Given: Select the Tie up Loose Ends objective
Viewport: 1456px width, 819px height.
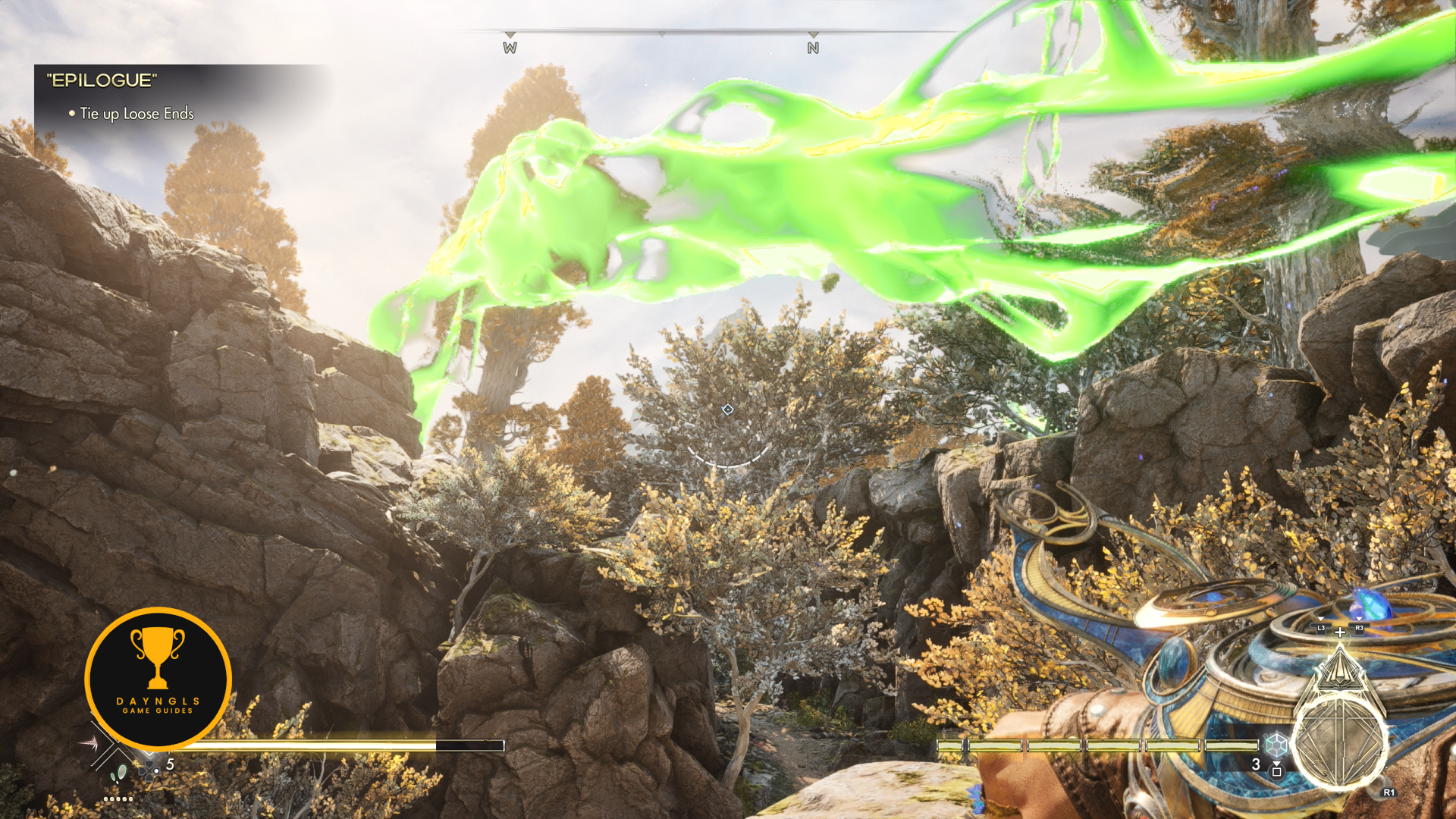Looking at the screenshot, I should (x=136, y=114).
